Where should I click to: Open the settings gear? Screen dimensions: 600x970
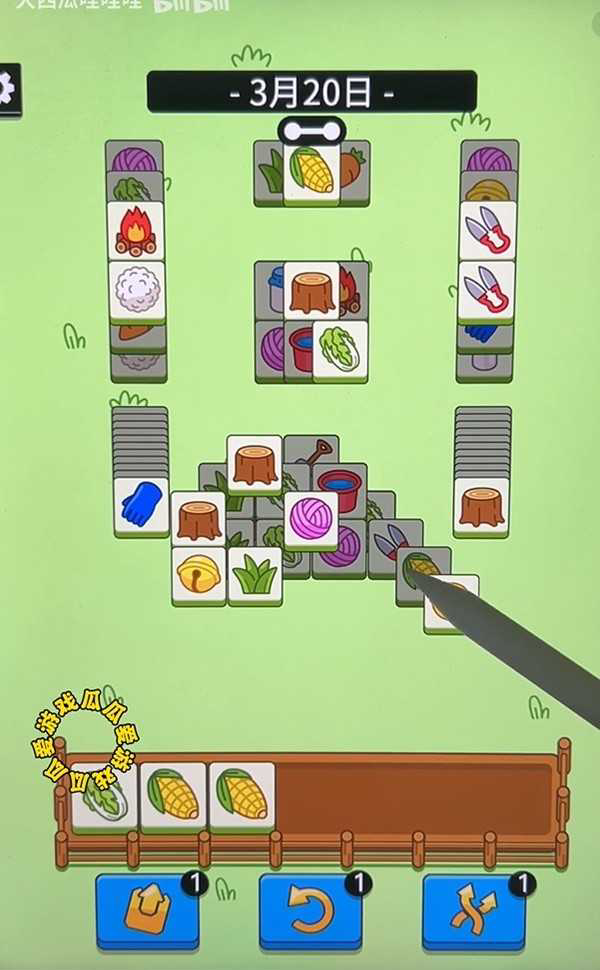tap(6, 90)
